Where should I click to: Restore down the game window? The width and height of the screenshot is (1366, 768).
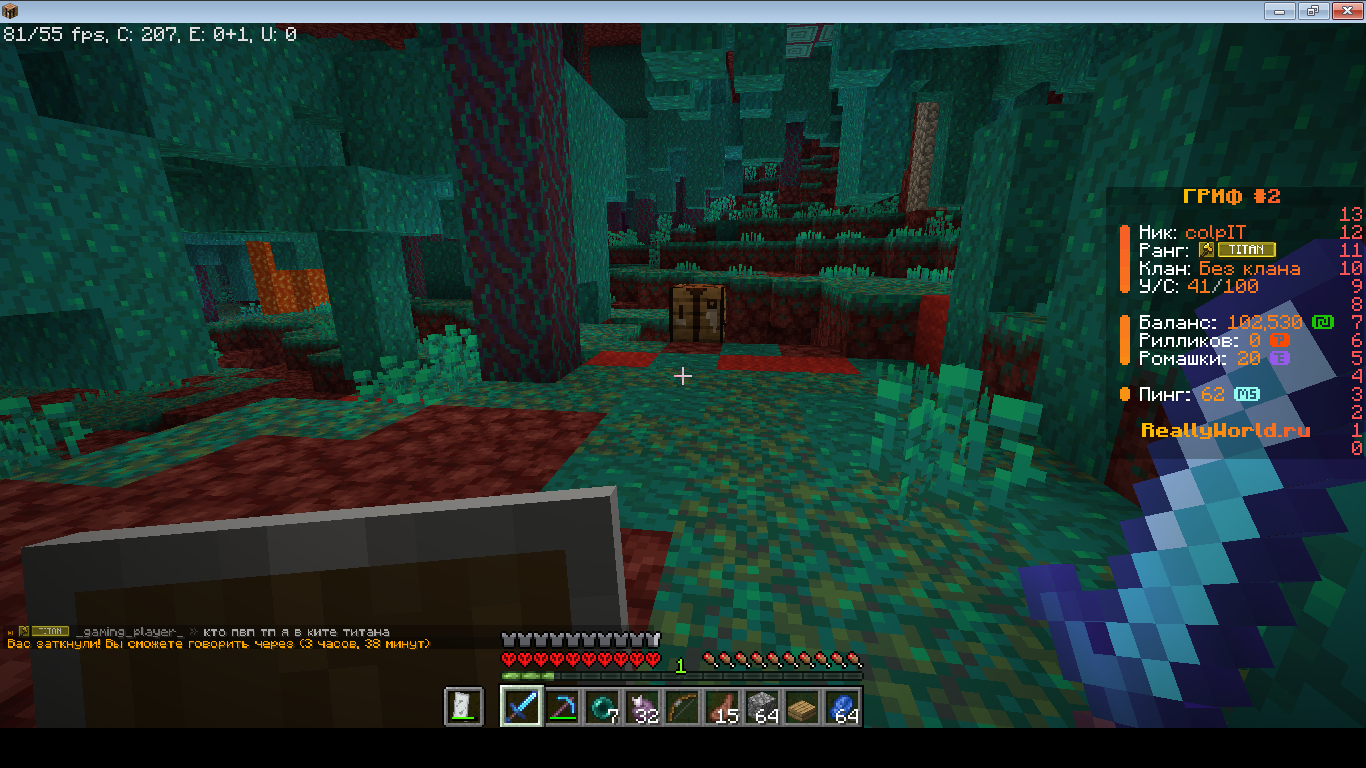pyautogui.click(x=1312, y=11)
